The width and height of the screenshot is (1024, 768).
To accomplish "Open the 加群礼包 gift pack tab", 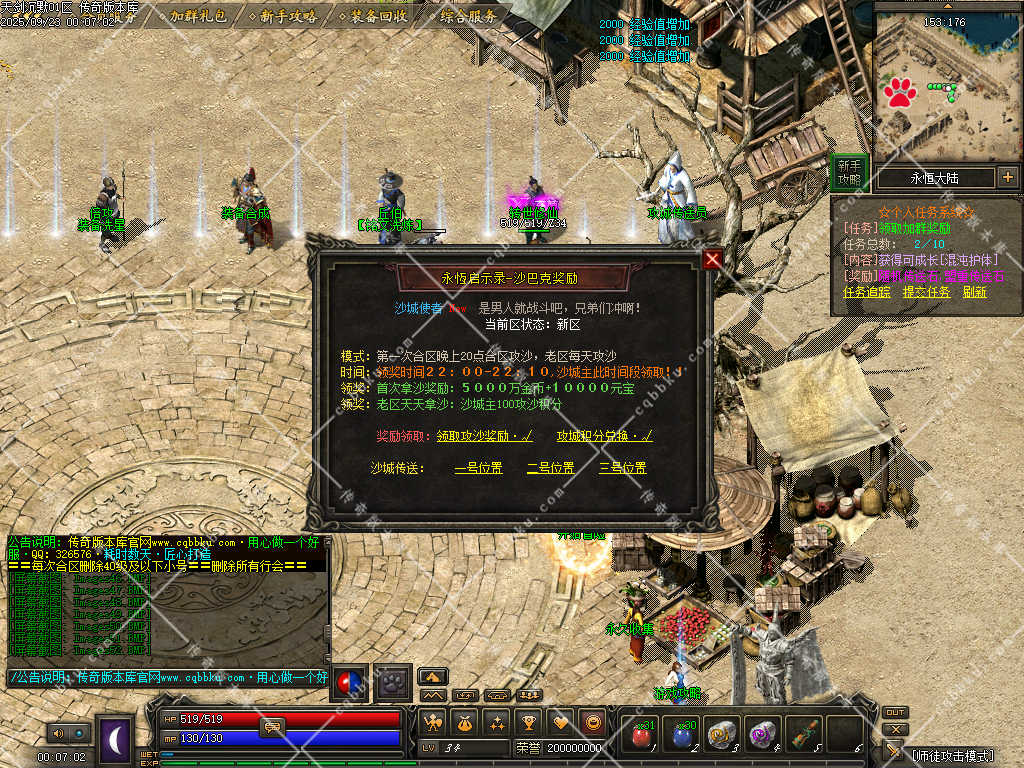I will (x=197, y=16).
